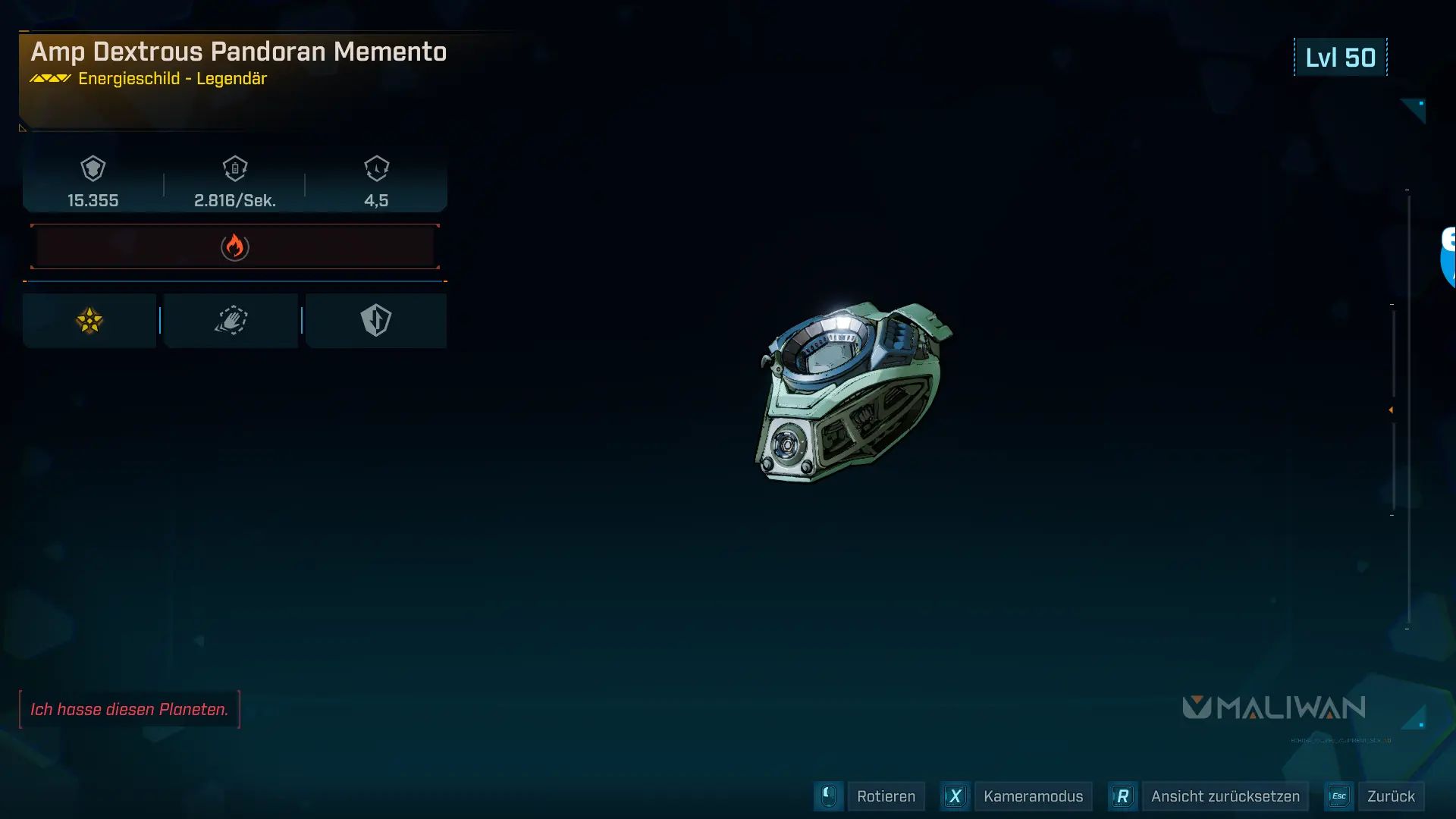This screenshot has height=819, width=1456.
Task: Click the gold star legendary perk icon
Action: (x=89, y=320)
